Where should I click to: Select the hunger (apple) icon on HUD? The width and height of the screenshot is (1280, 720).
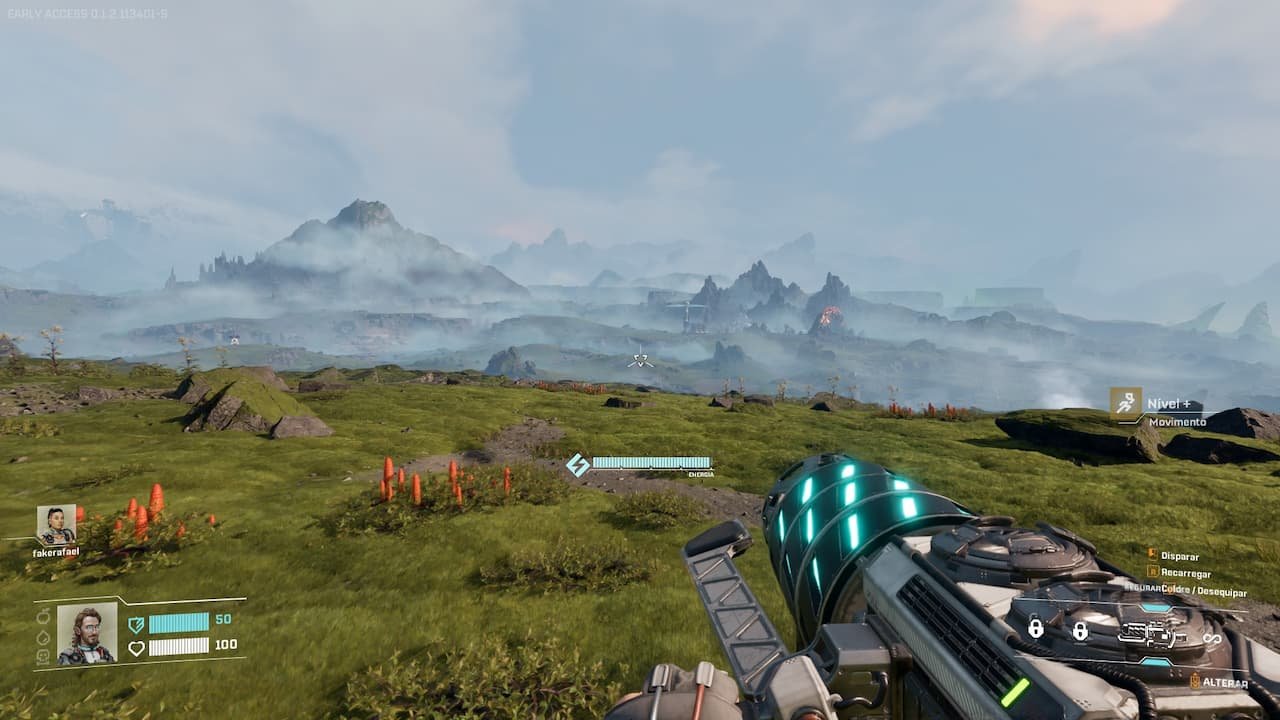(44, 618)
